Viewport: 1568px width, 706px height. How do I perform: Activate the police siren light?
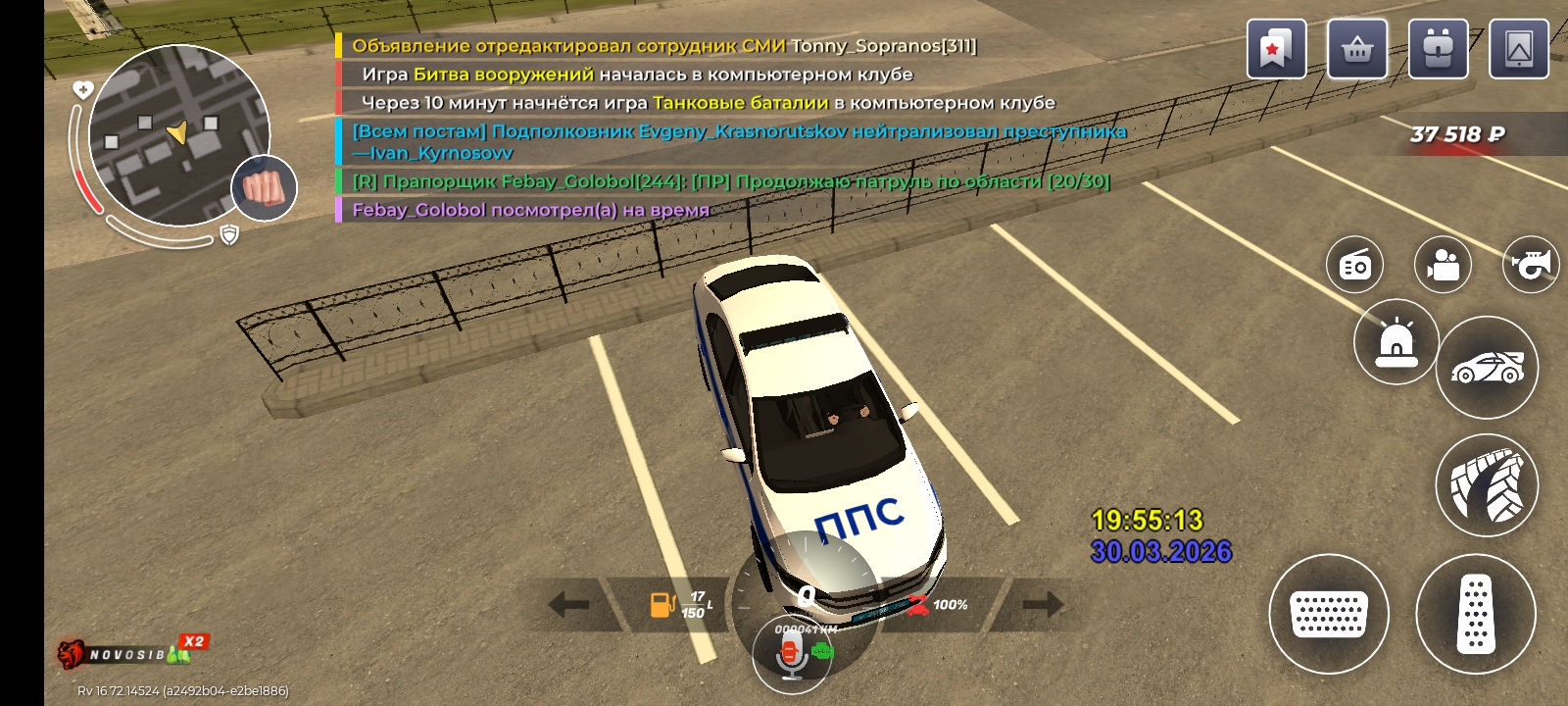click(1396, 342)
